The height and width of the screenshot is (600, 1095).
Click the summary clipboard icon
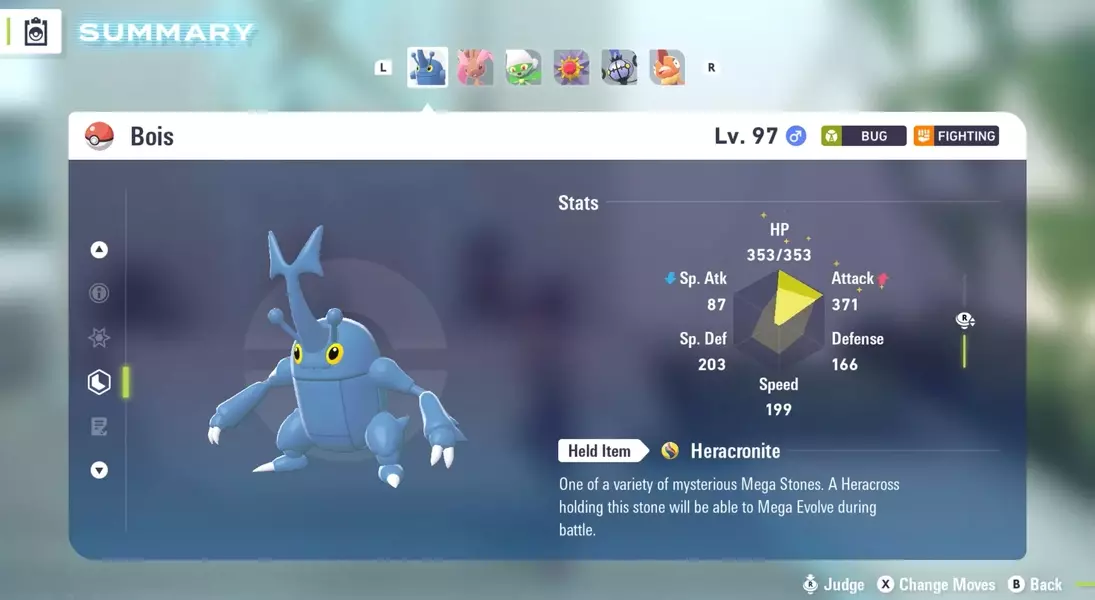coord(36,32)
